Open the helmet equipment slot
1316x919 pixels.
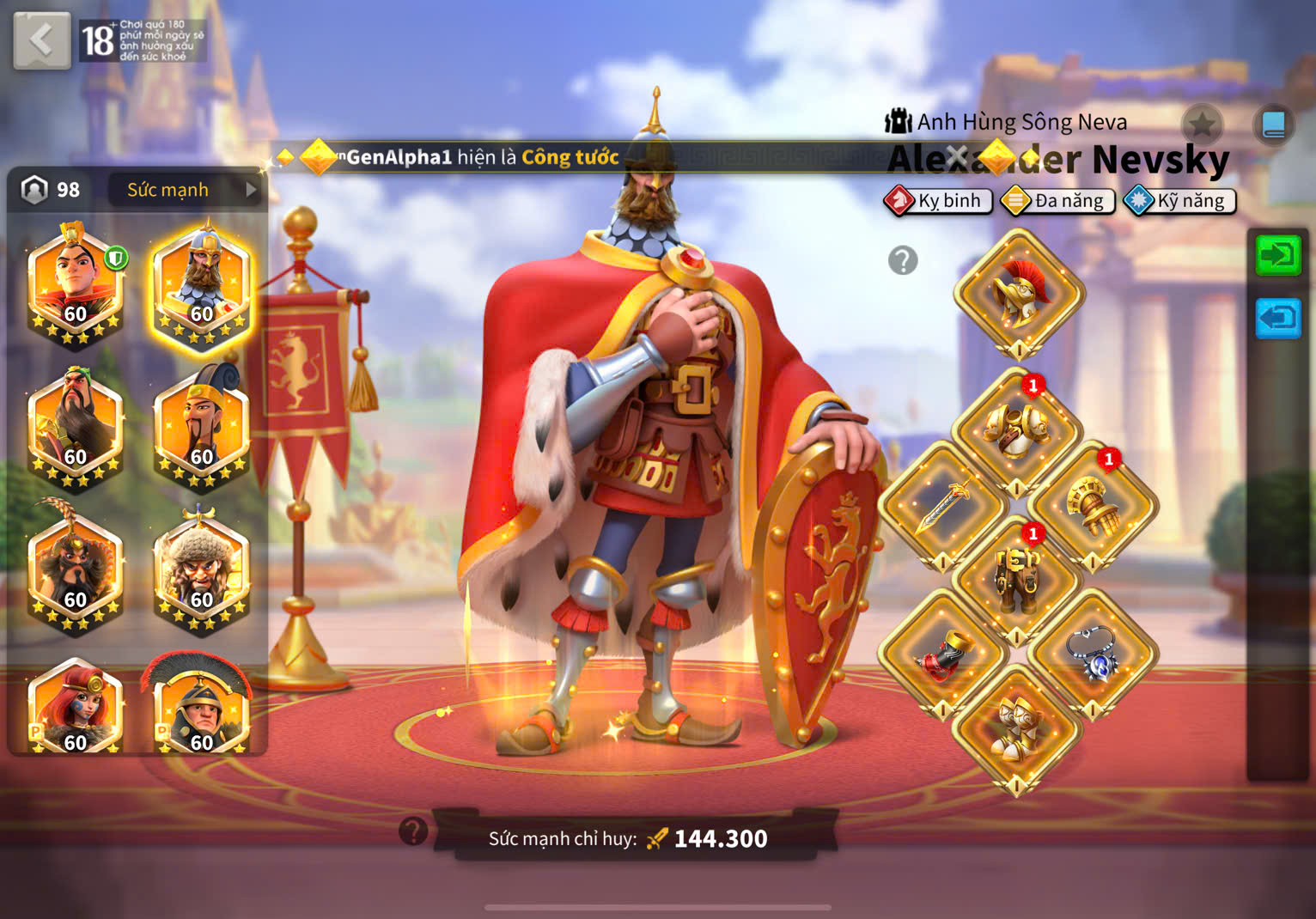(x=1018, y=294)
